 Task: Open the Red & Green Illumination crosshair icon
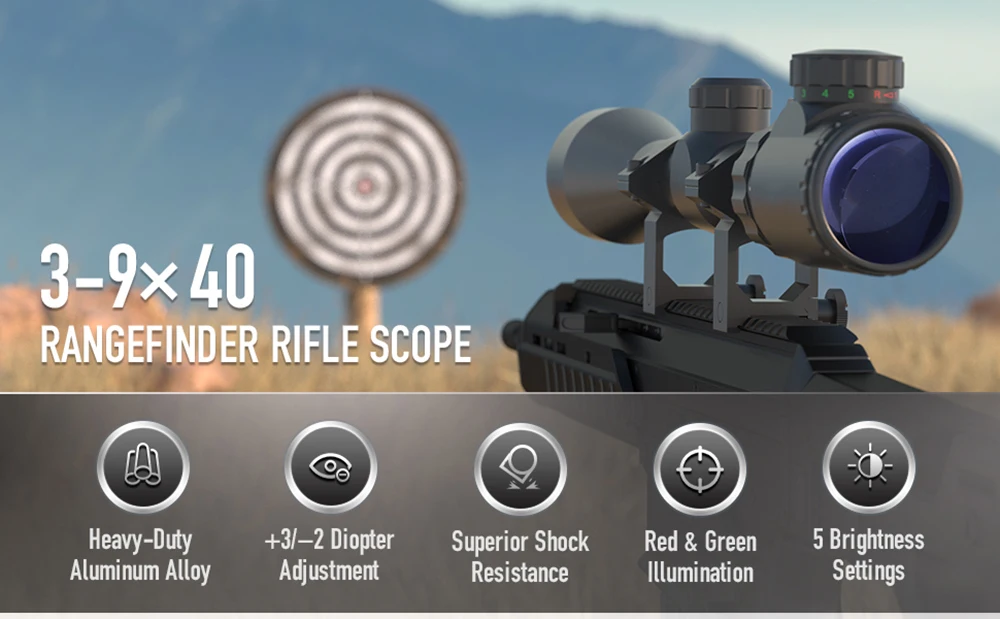700,469
